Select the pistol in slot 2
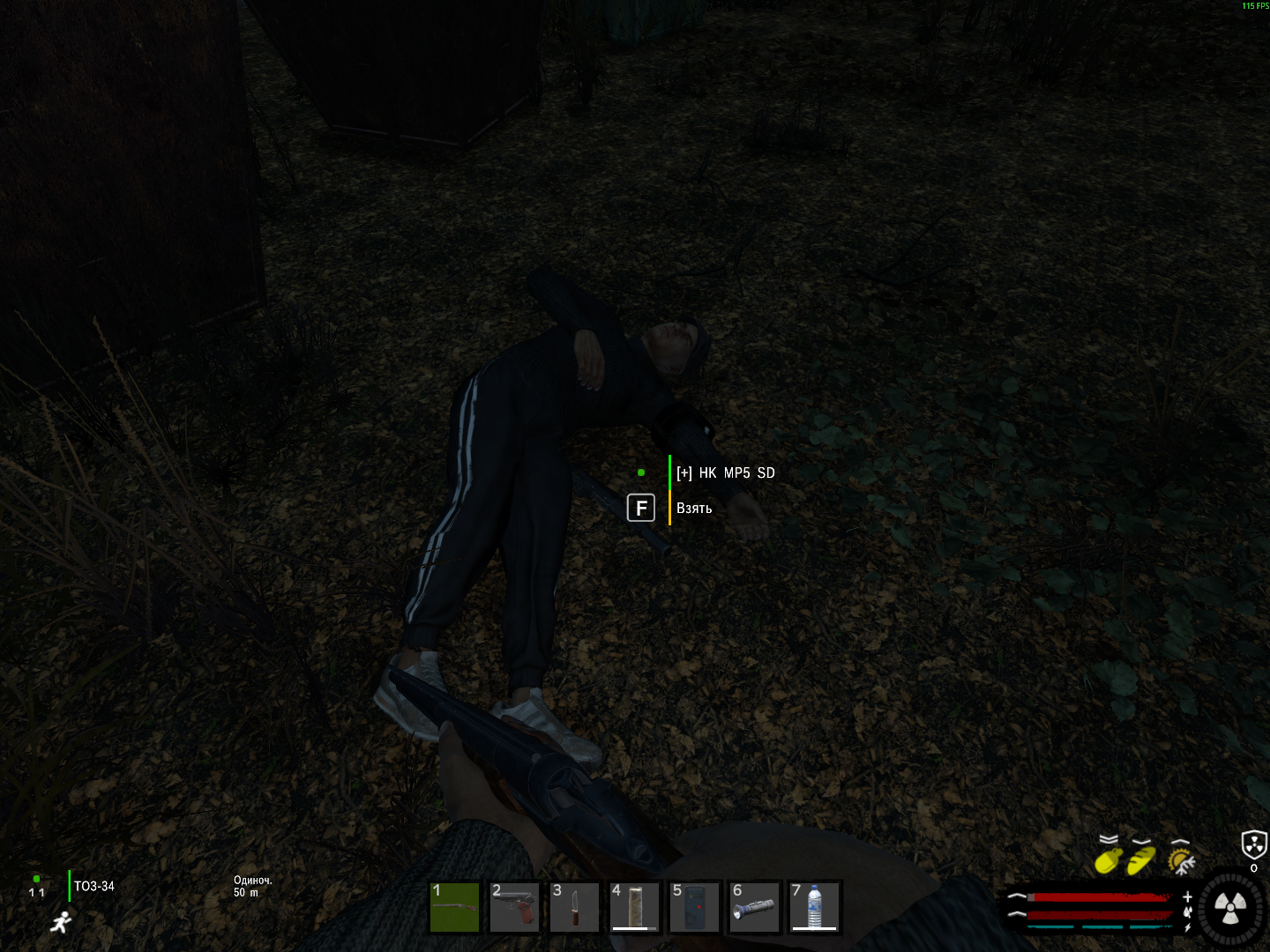 click(515, 907)
